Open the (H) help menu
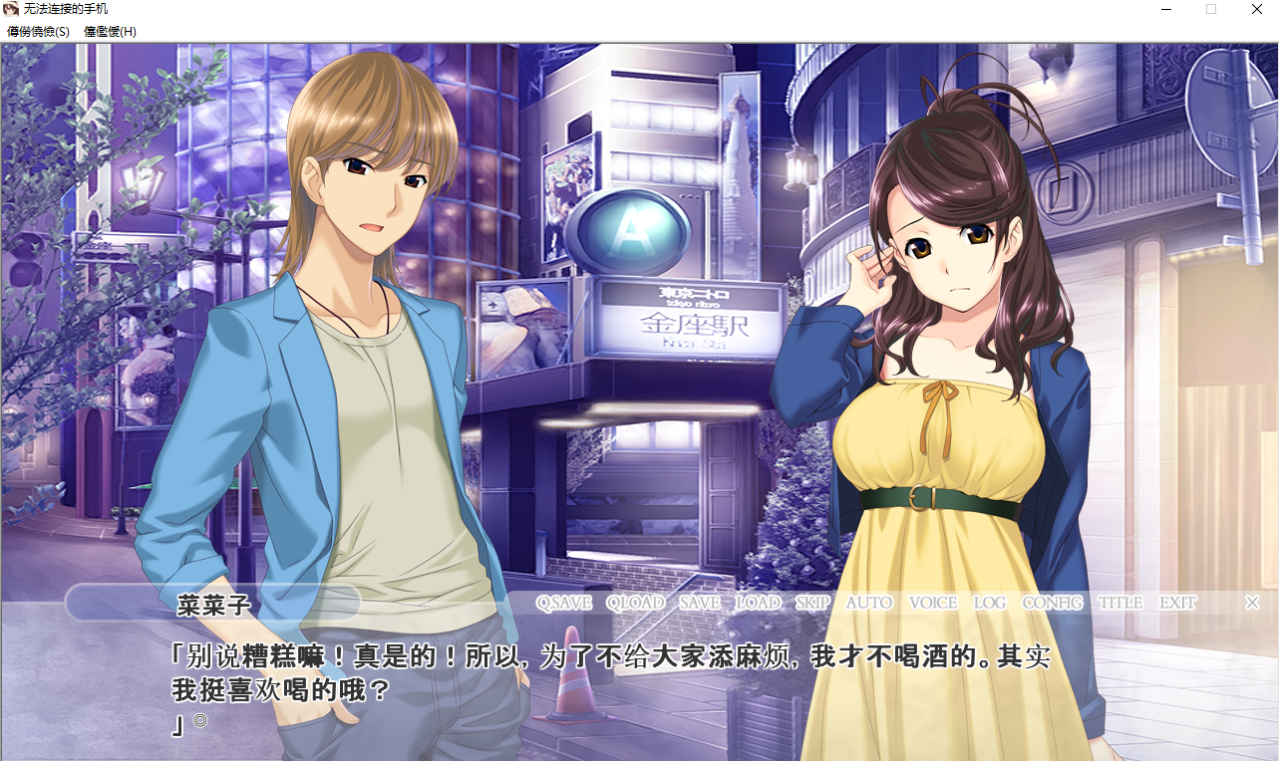Viewport: 1280px width, 761px height. pos(110,31)
